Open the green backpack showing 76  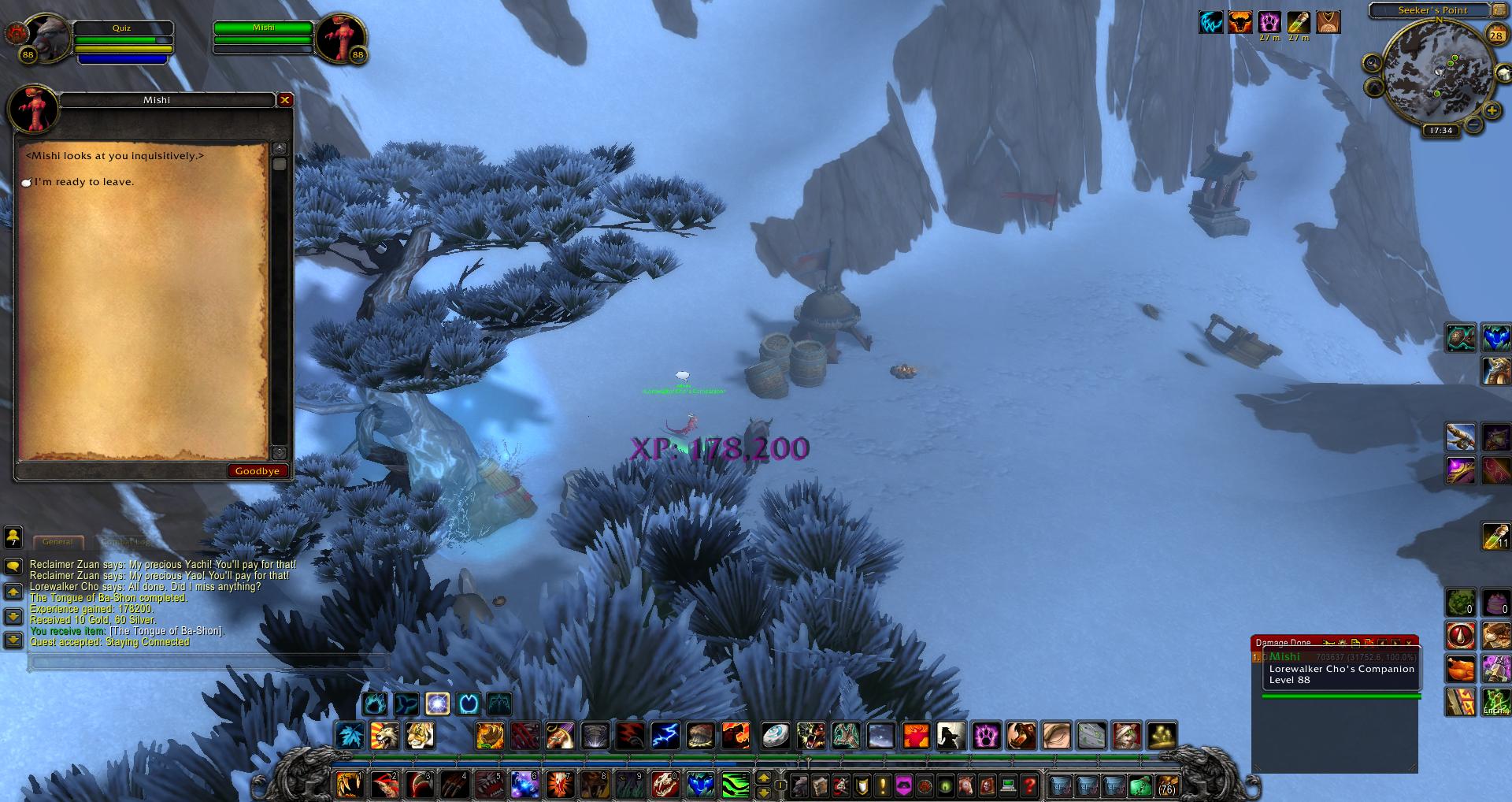1166,785
